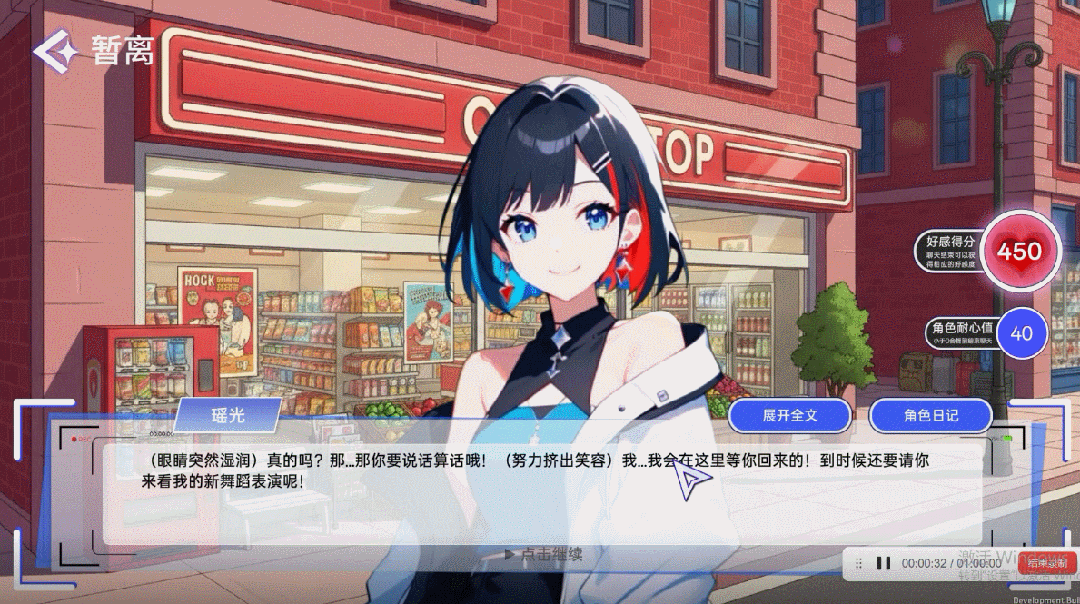Click the red 结束录制 stop recording button
Viewport: 1080px width, 604px height.
[x=1046, y=564]
